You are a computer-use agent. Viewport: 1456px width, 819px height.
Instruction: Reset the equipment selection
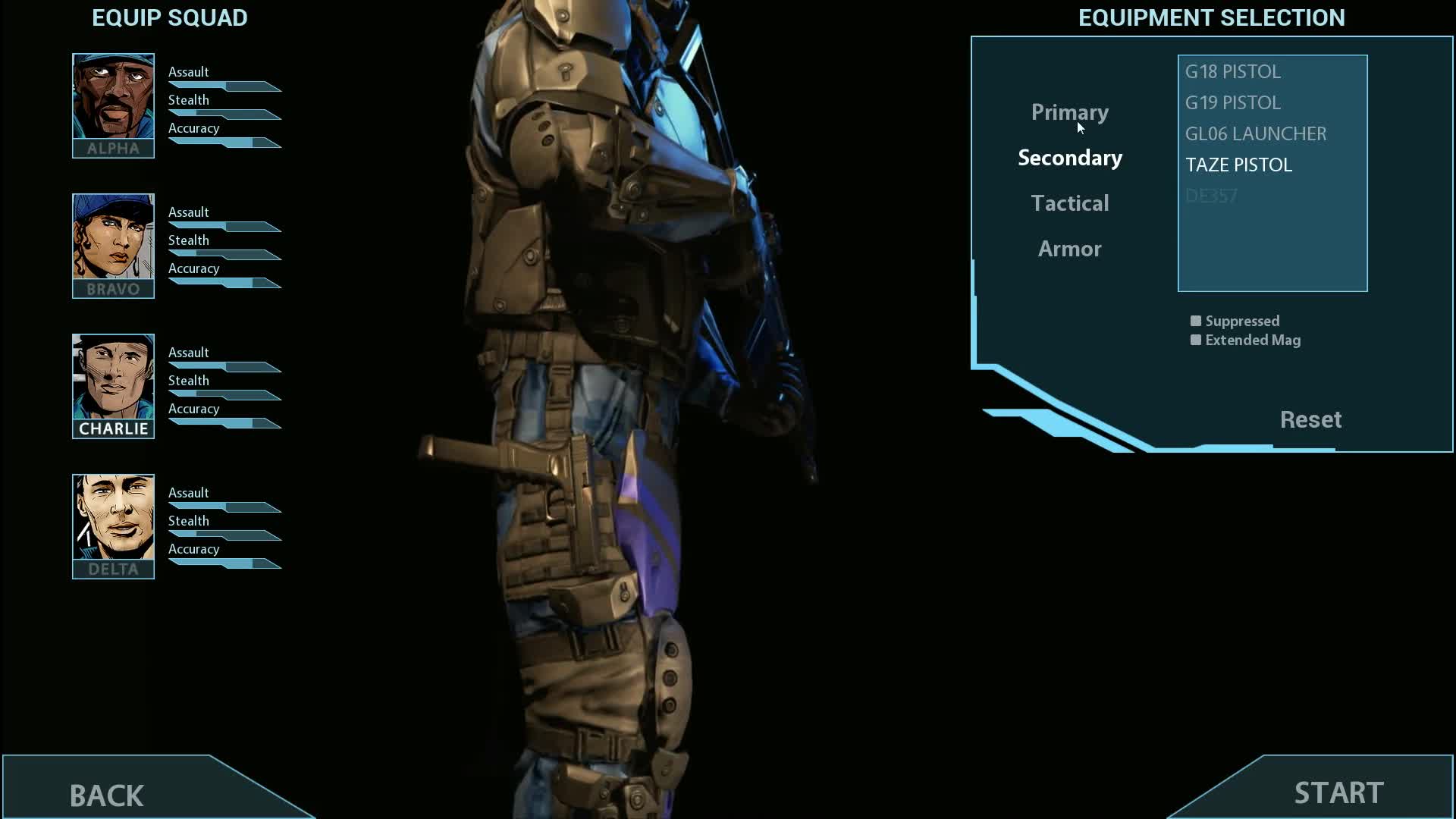(x=1310, y=419)
